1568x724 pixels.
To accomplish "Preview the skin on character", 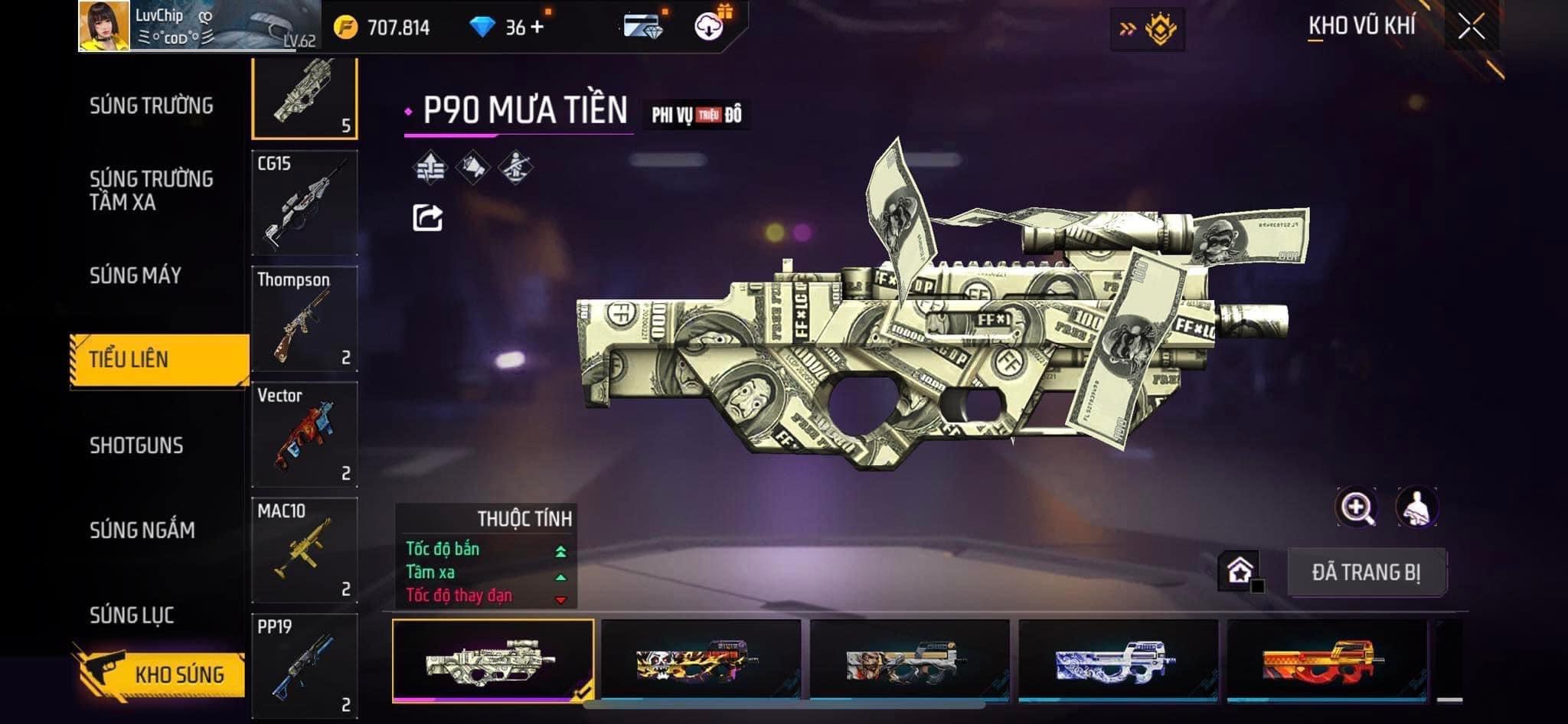I will 1416,507.
